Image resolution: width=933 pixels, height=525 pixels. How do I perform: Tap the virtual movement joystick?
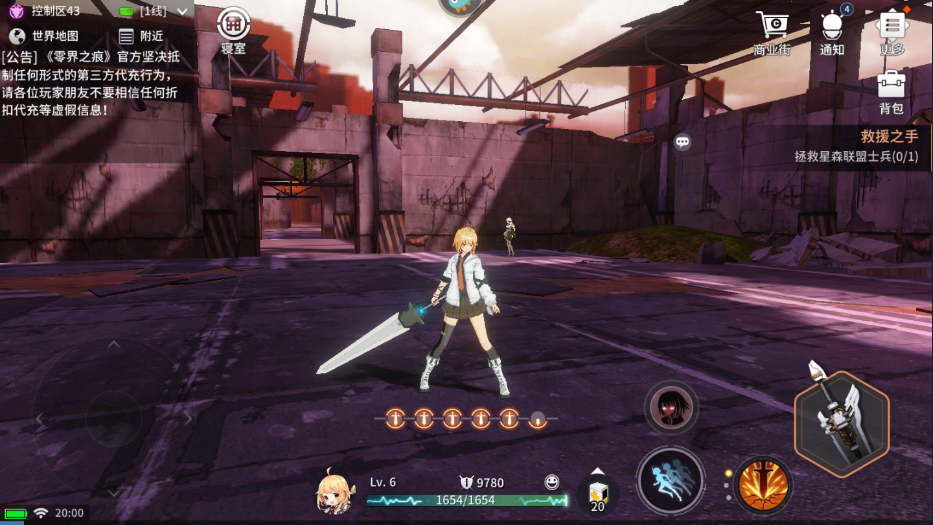[111, 418]
